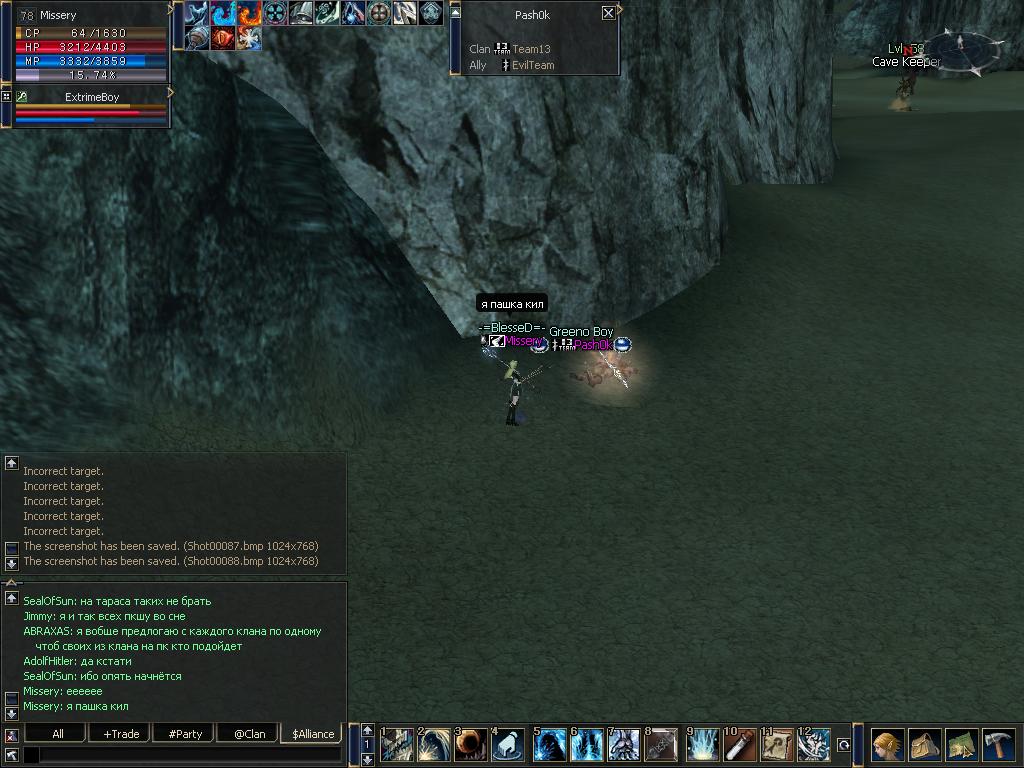1024x768 pixels.
Task: Switch to the next hotbar page
Action: point(367,760)
